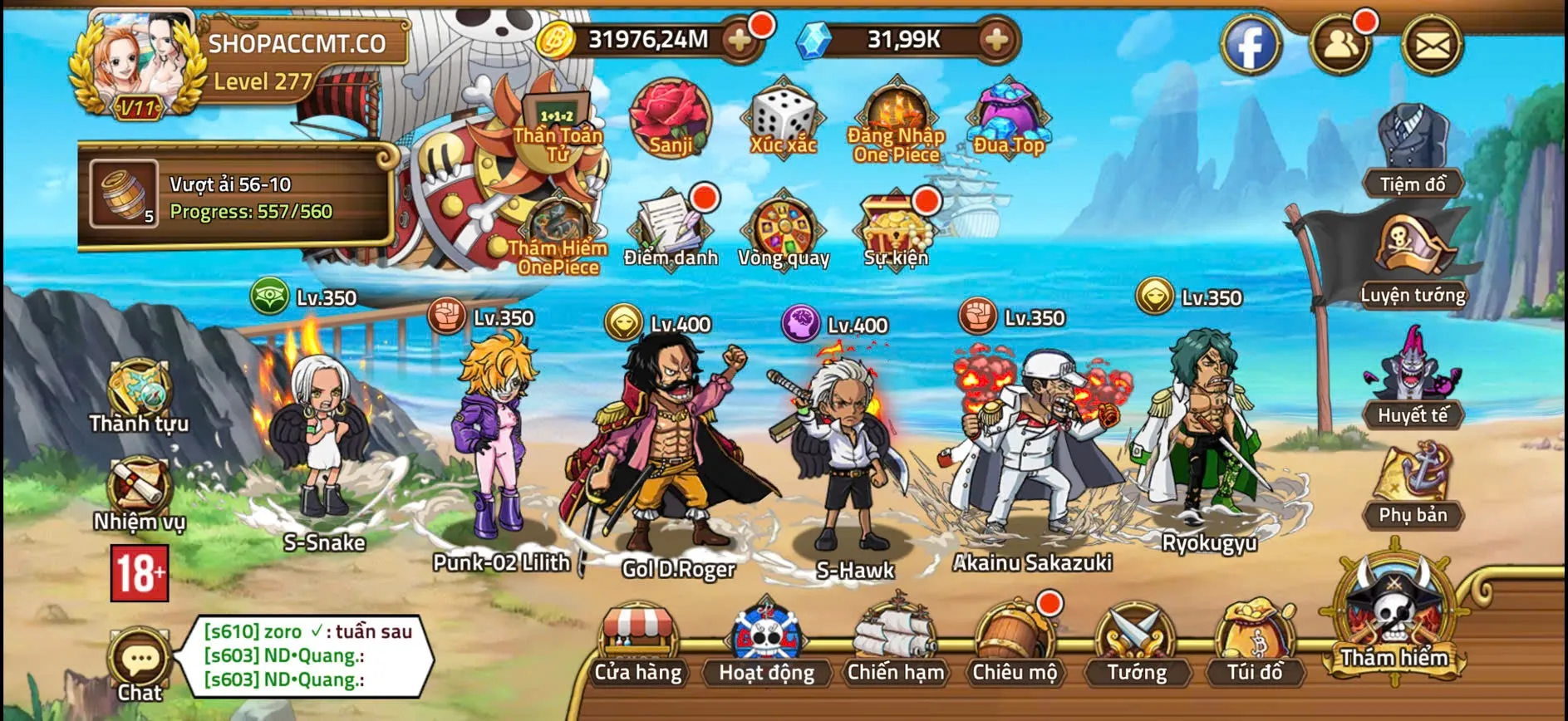1568x721 pixels.
Task: Open the mail envelope inbox
Action: click(1432, 45)
